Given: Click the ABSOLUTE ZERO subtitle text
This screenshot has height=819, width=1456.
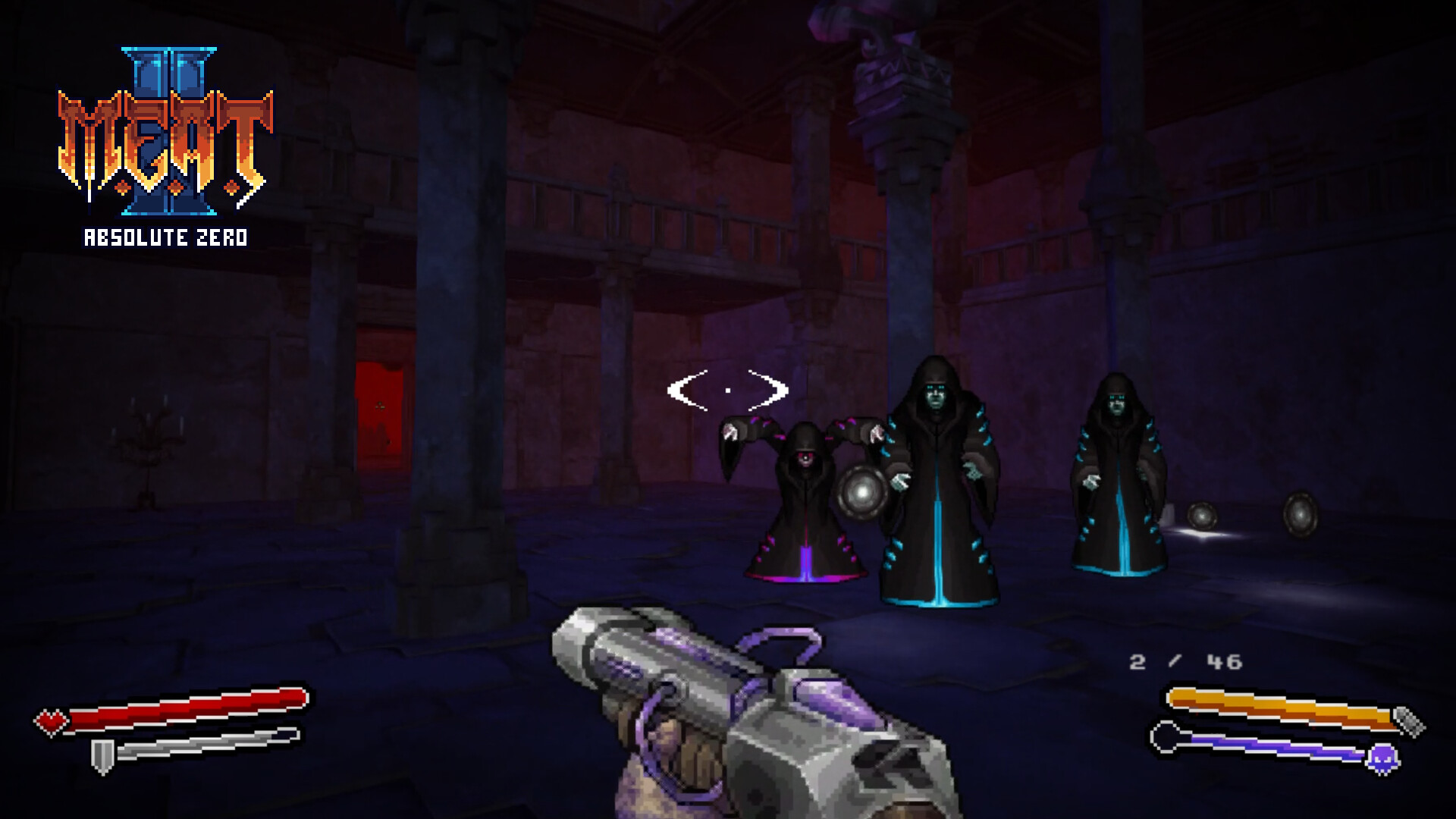Looking at the screenshot, I should [x=165, y=237].
